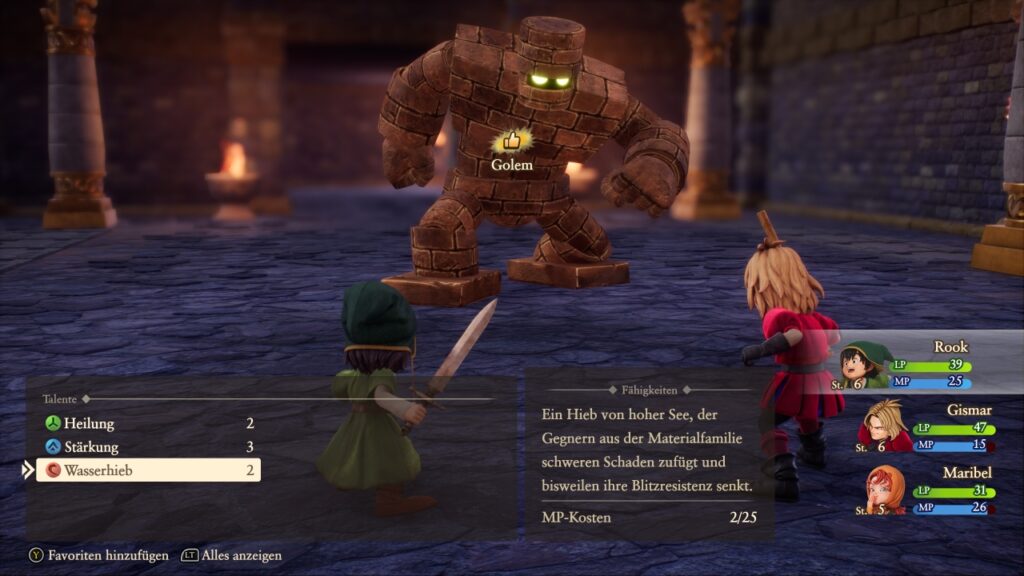Select Rook's party status panel
The height and width of the screenshot is (576, 1024).
coord(925,364)
